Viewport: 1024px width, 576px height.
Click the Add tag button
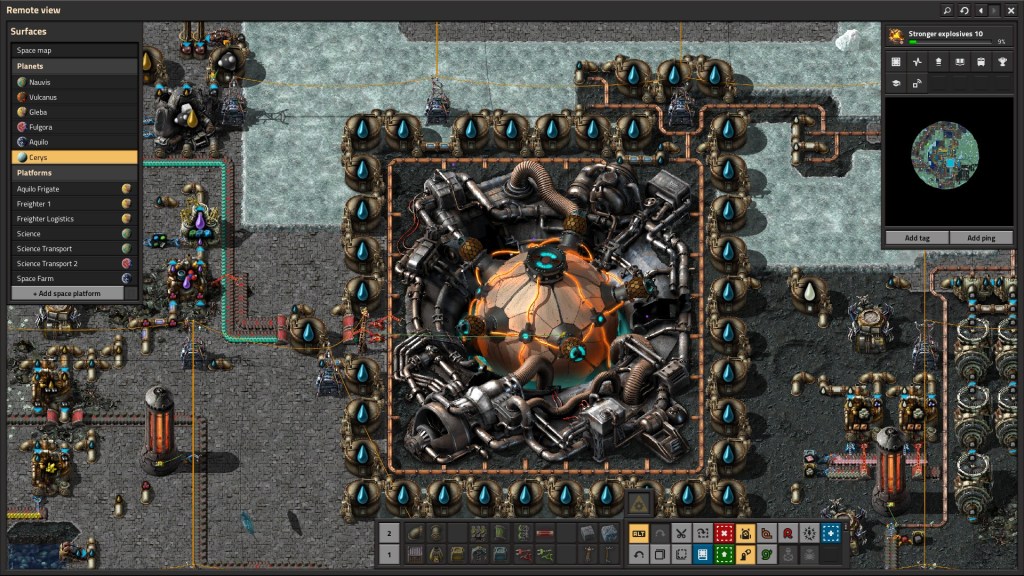tap(917, 238)
